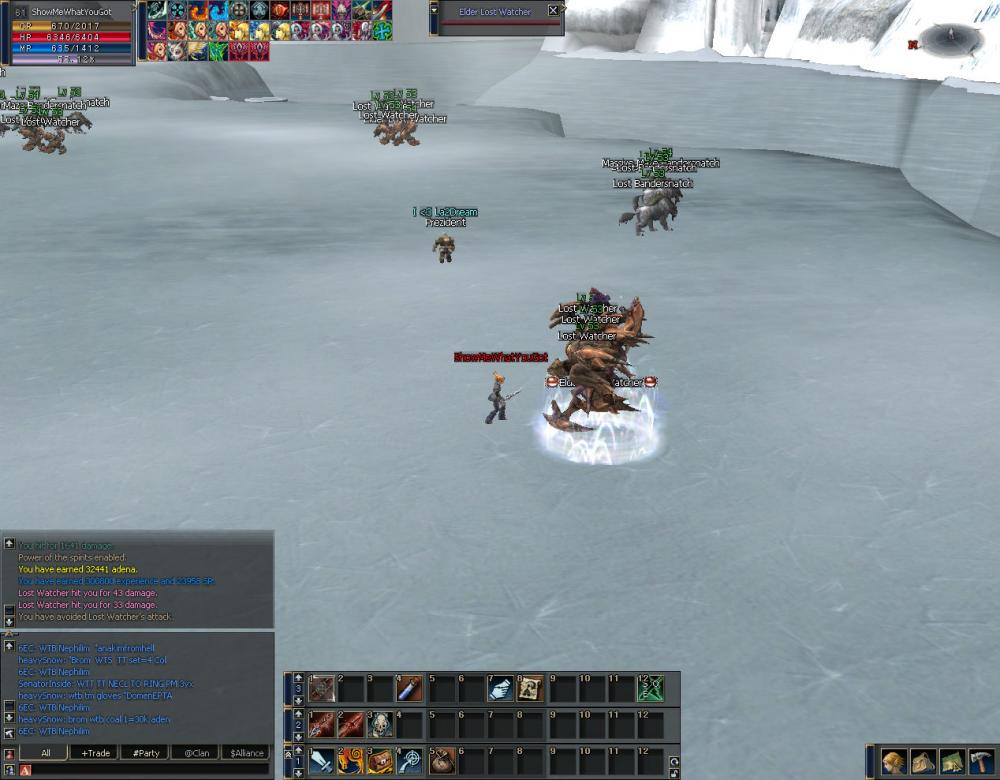Click the hammer icon in the menu bar
The width and height of the screenshot is (1000, 780).
point(981,762)
